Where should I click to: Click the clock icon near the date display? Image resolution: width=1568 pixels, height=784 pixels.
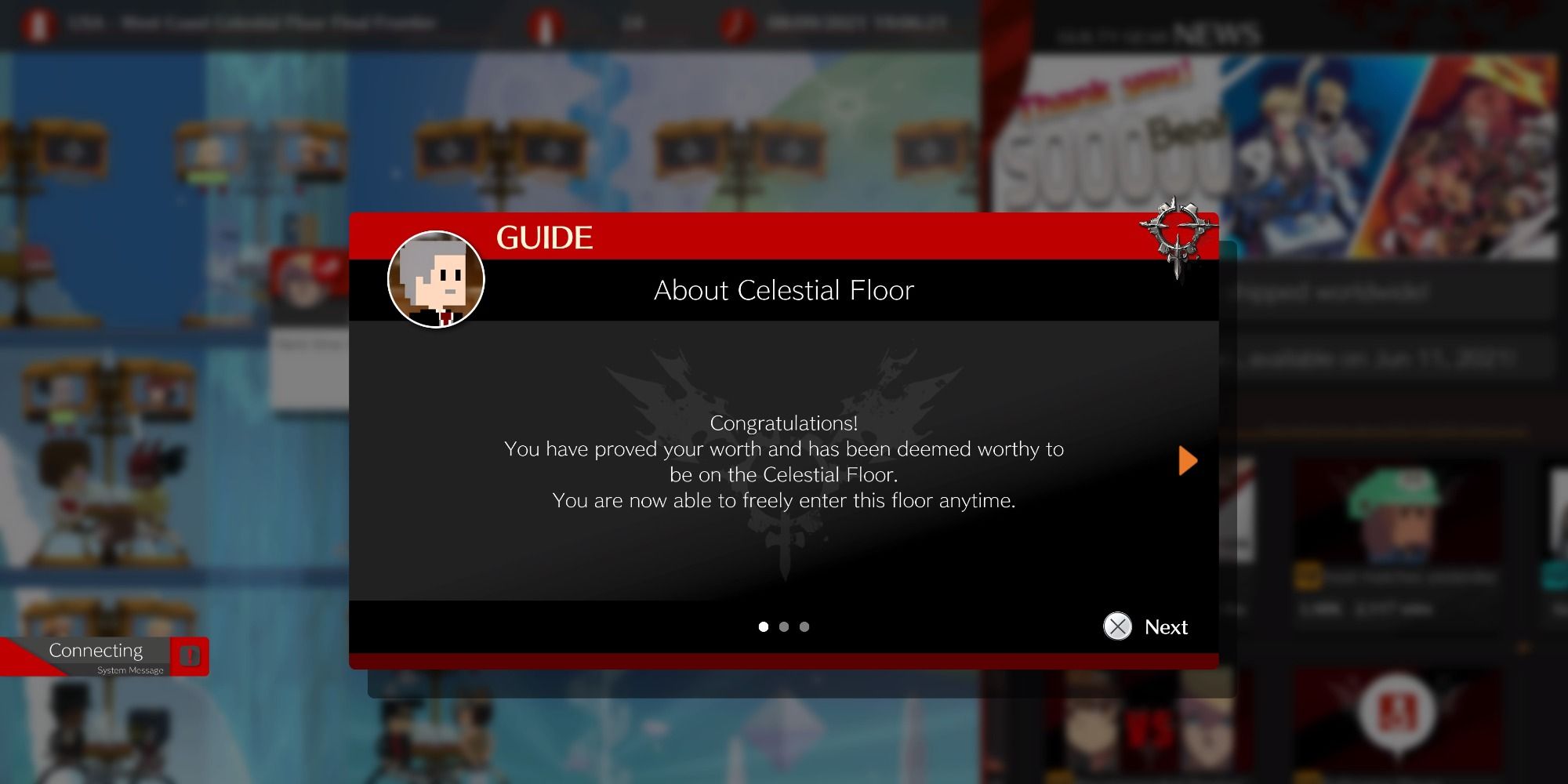point(733,23)
